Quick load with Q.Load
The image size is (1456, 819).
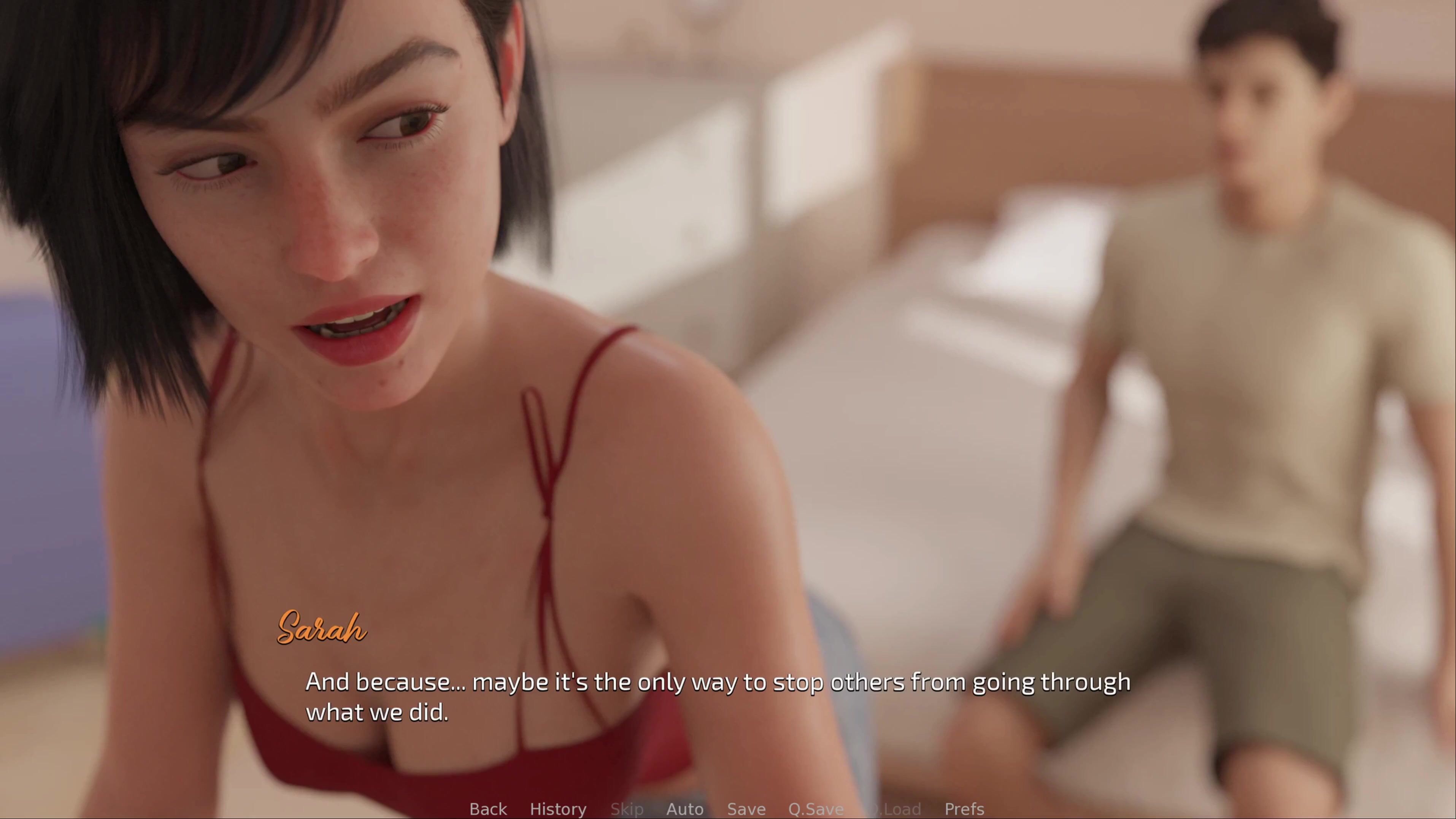894,809
